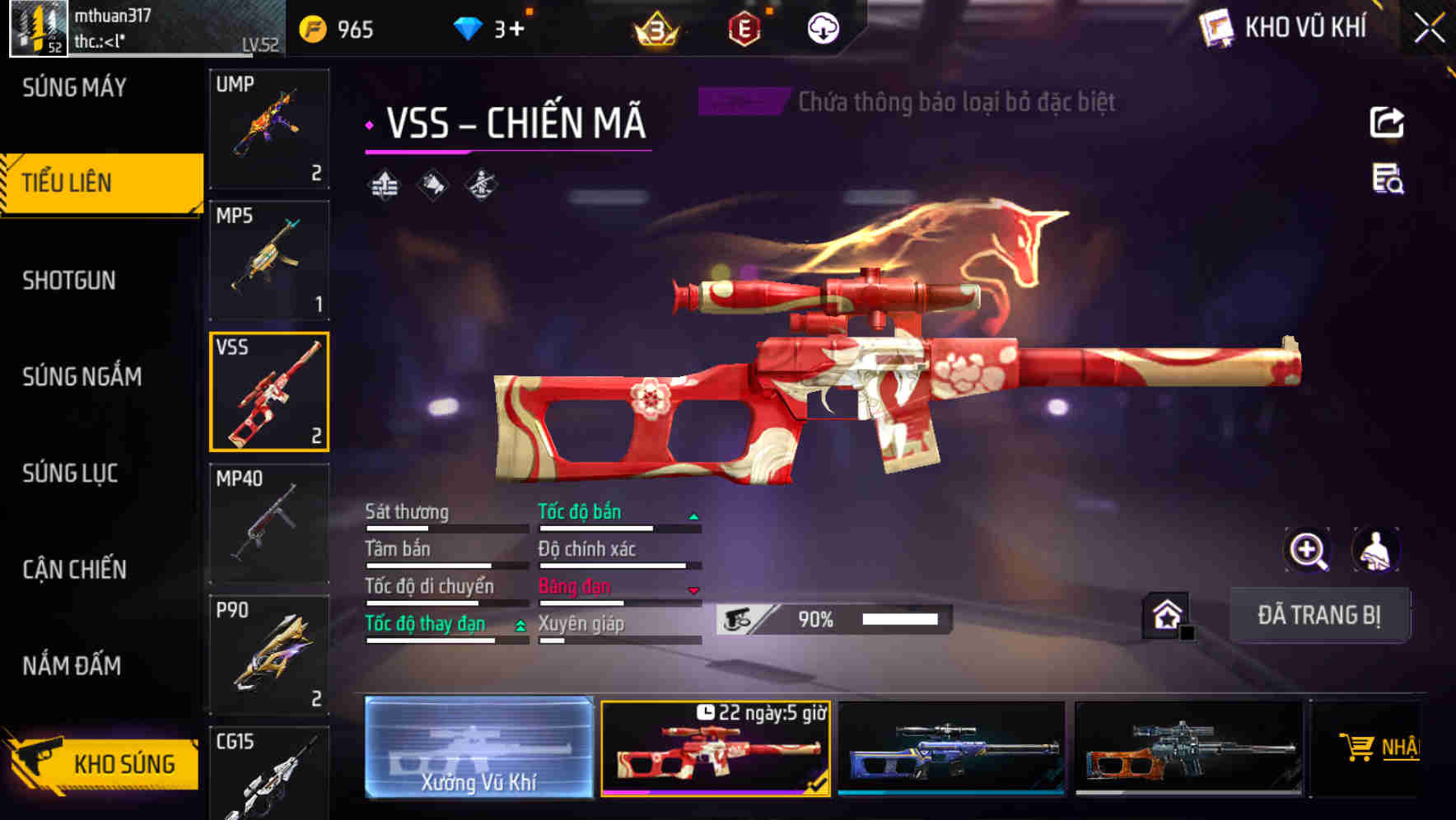Screen dimensions: 1456x820
Task: Open the NẮM ĐẤM category
Action: point(72,665)
